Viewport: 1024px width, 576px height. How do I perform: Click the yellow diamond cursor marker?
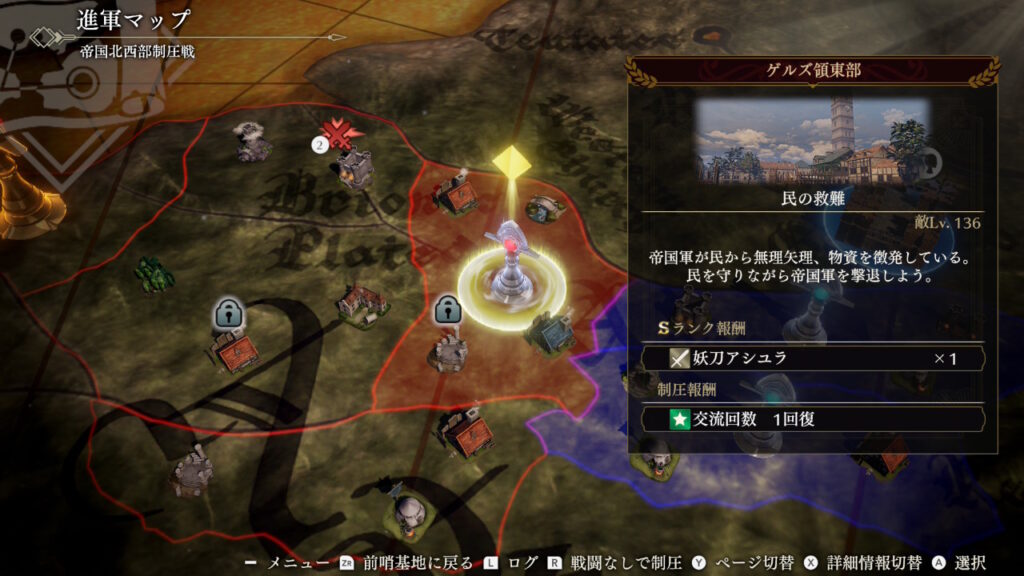click(511, 160)
